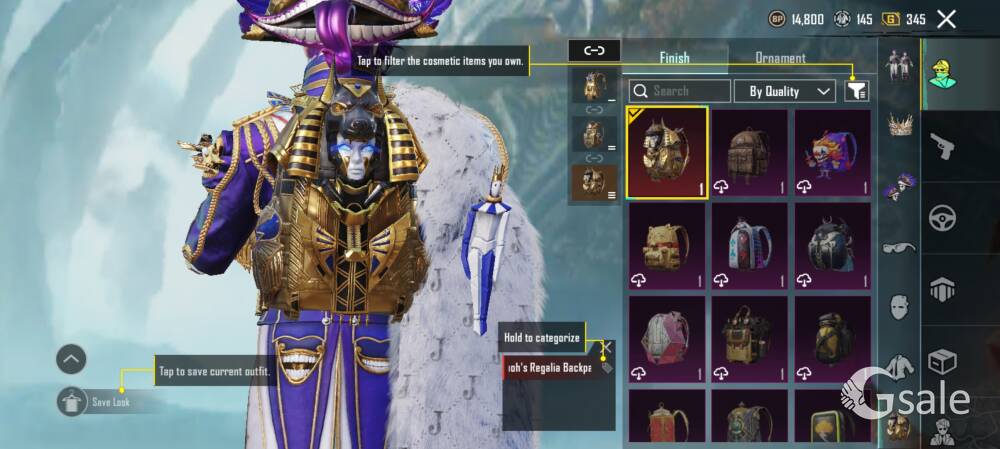Screen dimensions: 1000x449
Task: Open the vehicle steering wheel category
Action: (x=942, y=218)
